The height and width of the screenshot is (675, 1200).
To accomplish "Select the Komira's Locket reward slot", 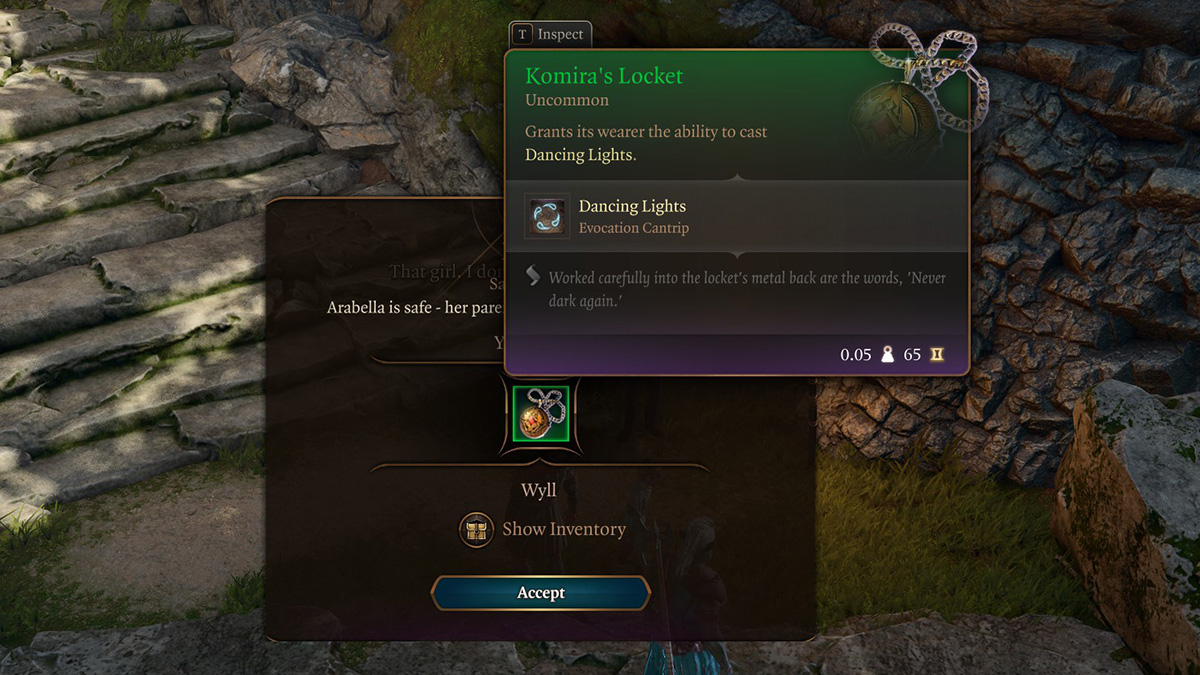I will coord(540,413).
